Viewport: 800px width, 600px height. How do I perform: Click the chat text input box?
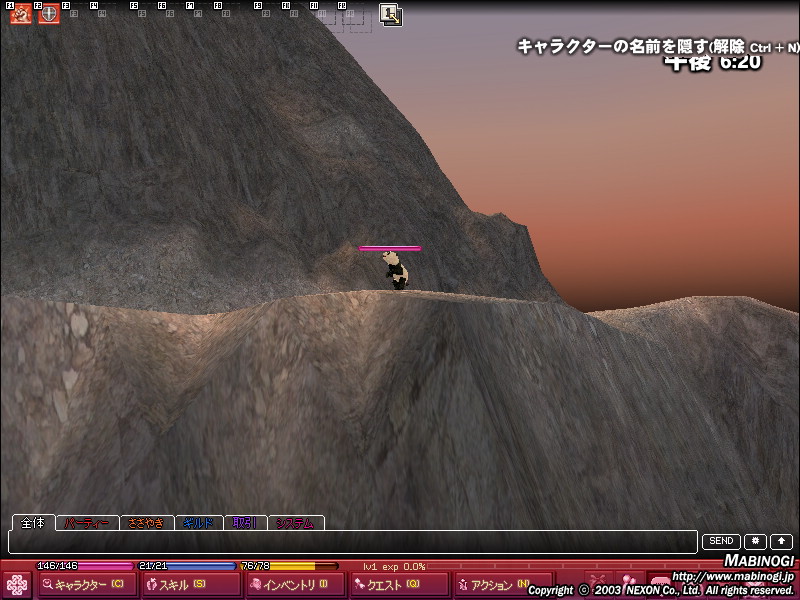point(352,542)
